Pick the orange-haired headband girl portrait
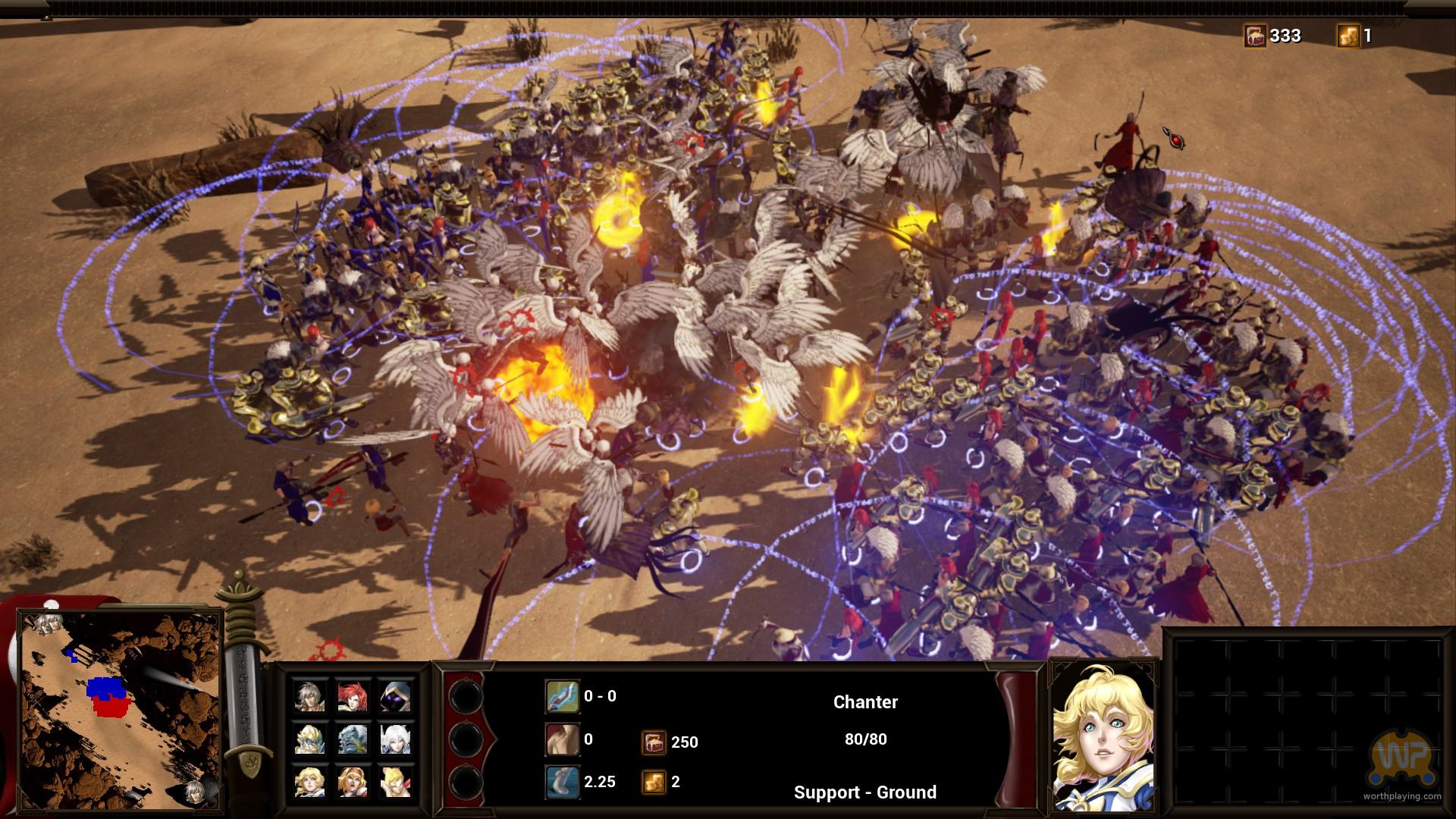The height and width of the screenshot is (819, 1456). [352, 782]
